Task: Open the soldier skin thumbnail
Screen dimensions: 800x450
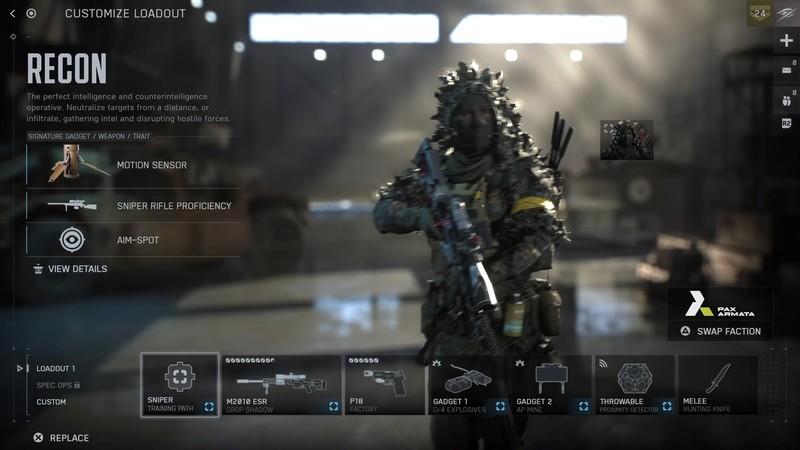Action: click(x=626, y=140)
